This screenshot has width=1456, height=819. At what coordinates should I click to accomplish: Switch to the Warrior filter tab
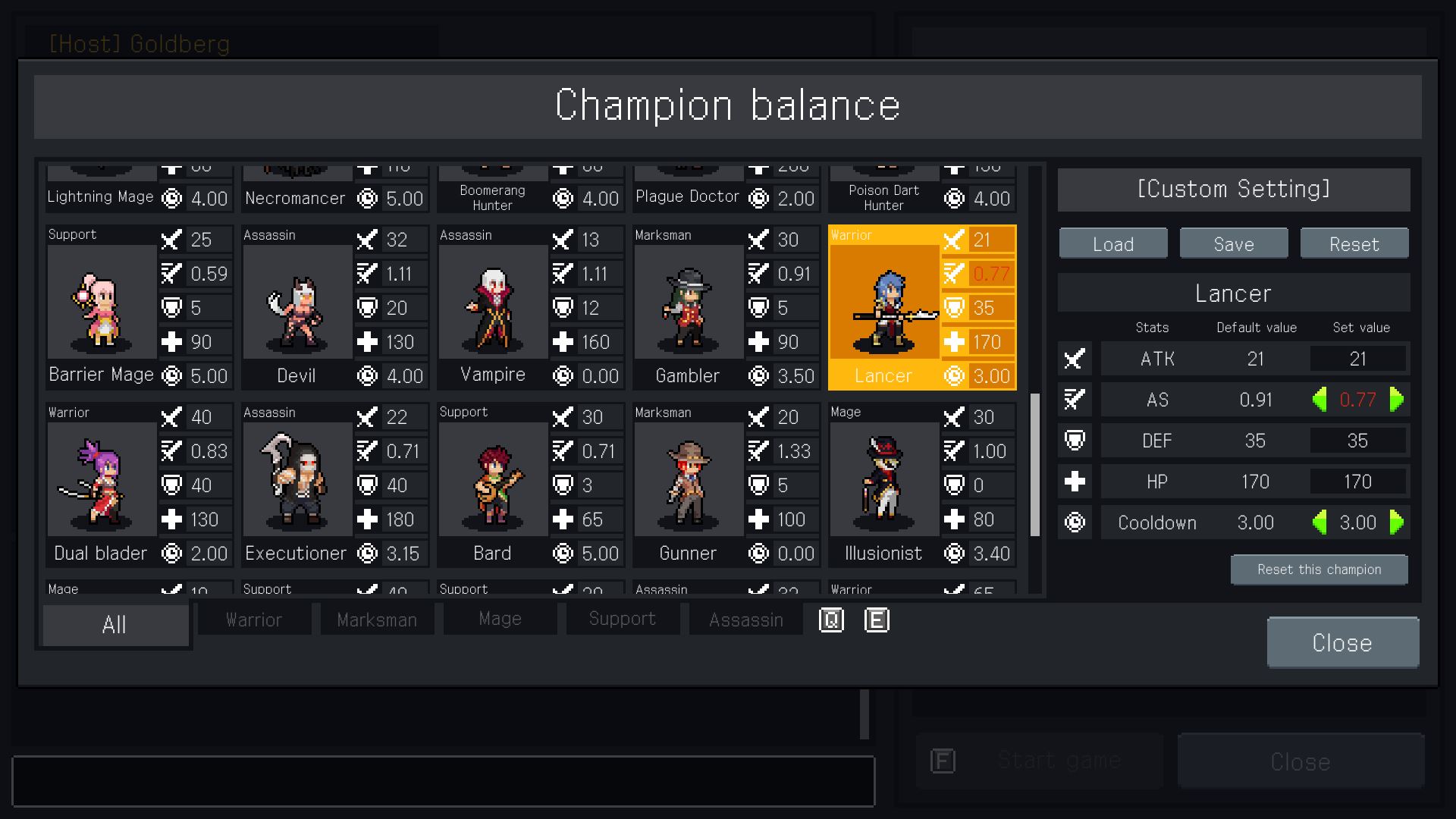253,619
